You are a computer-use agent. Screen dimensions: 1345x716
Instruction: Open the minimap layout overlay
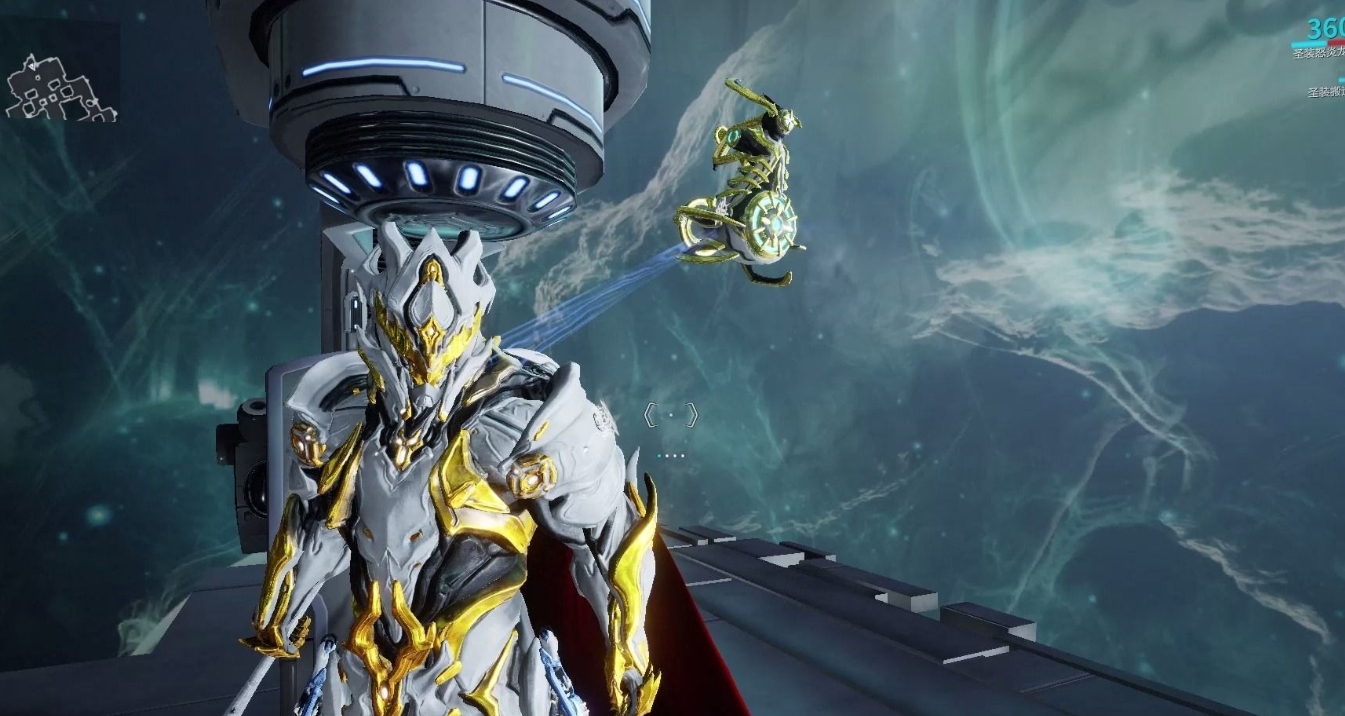pos(60,88)
